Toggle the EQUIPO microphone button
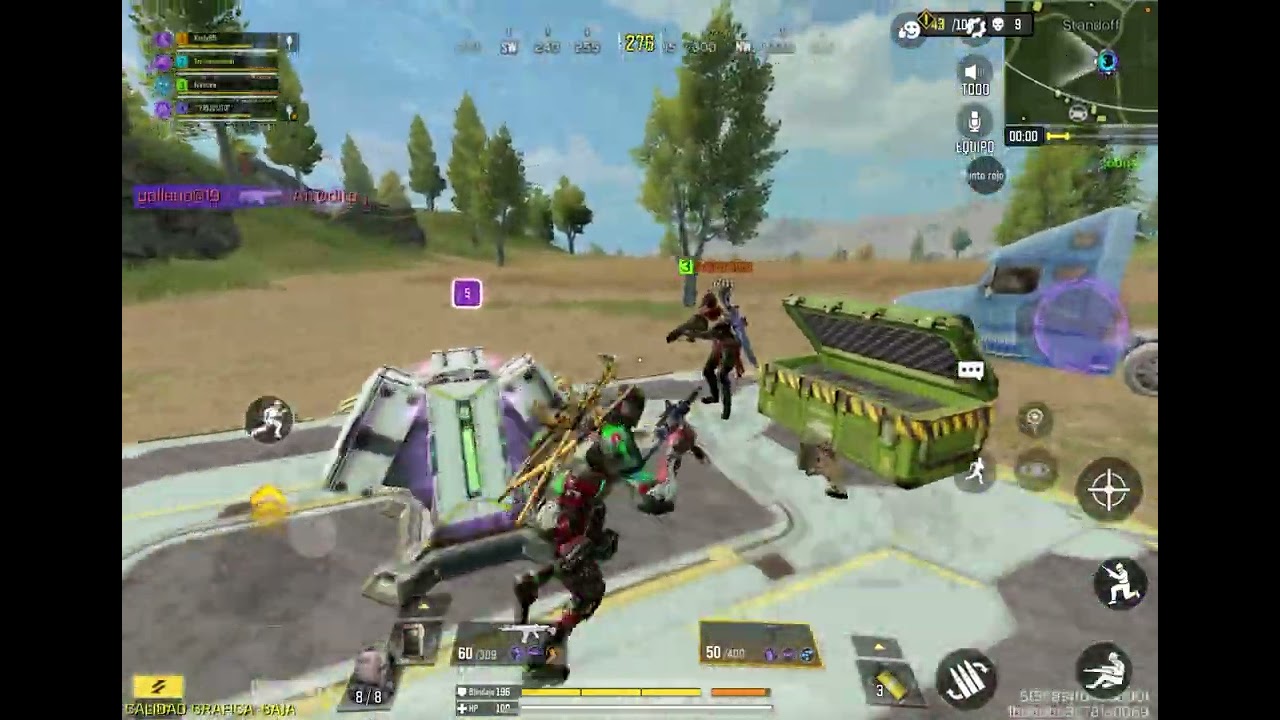 974,124
